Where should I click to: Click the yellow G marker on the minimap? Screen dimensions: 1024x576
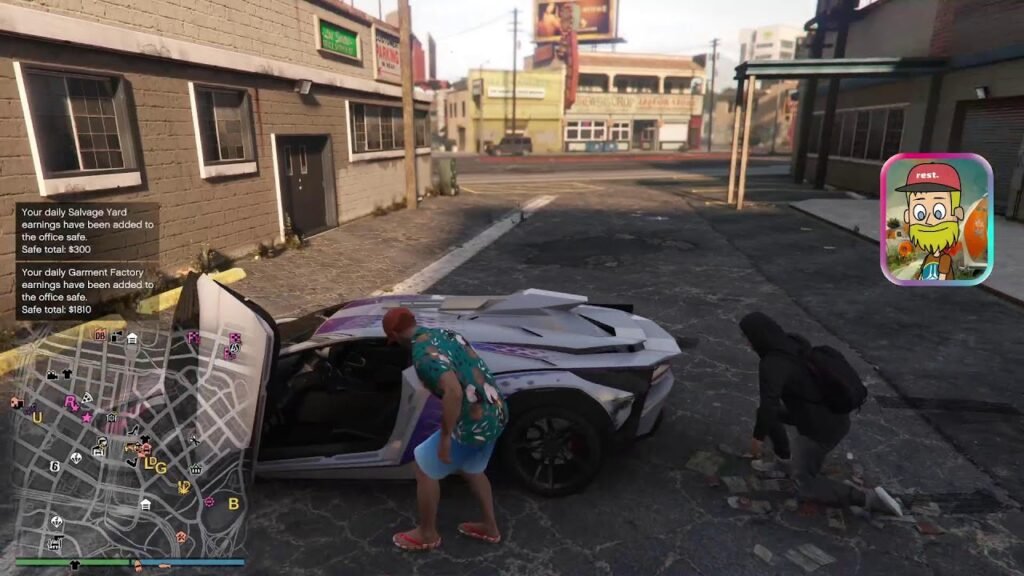pyautogui.click(x=160, y=467)
